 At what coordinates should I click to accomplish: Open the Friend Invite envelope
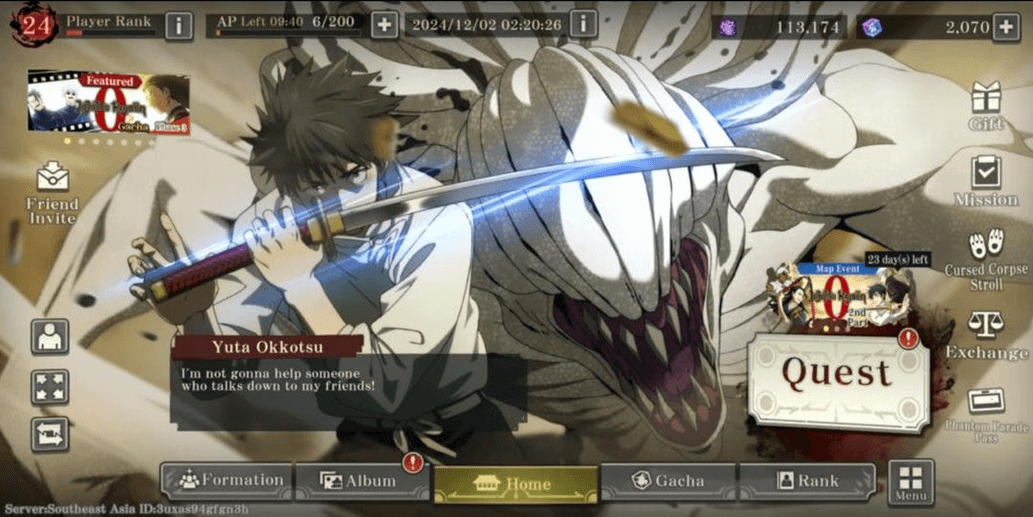click(52, 190)
